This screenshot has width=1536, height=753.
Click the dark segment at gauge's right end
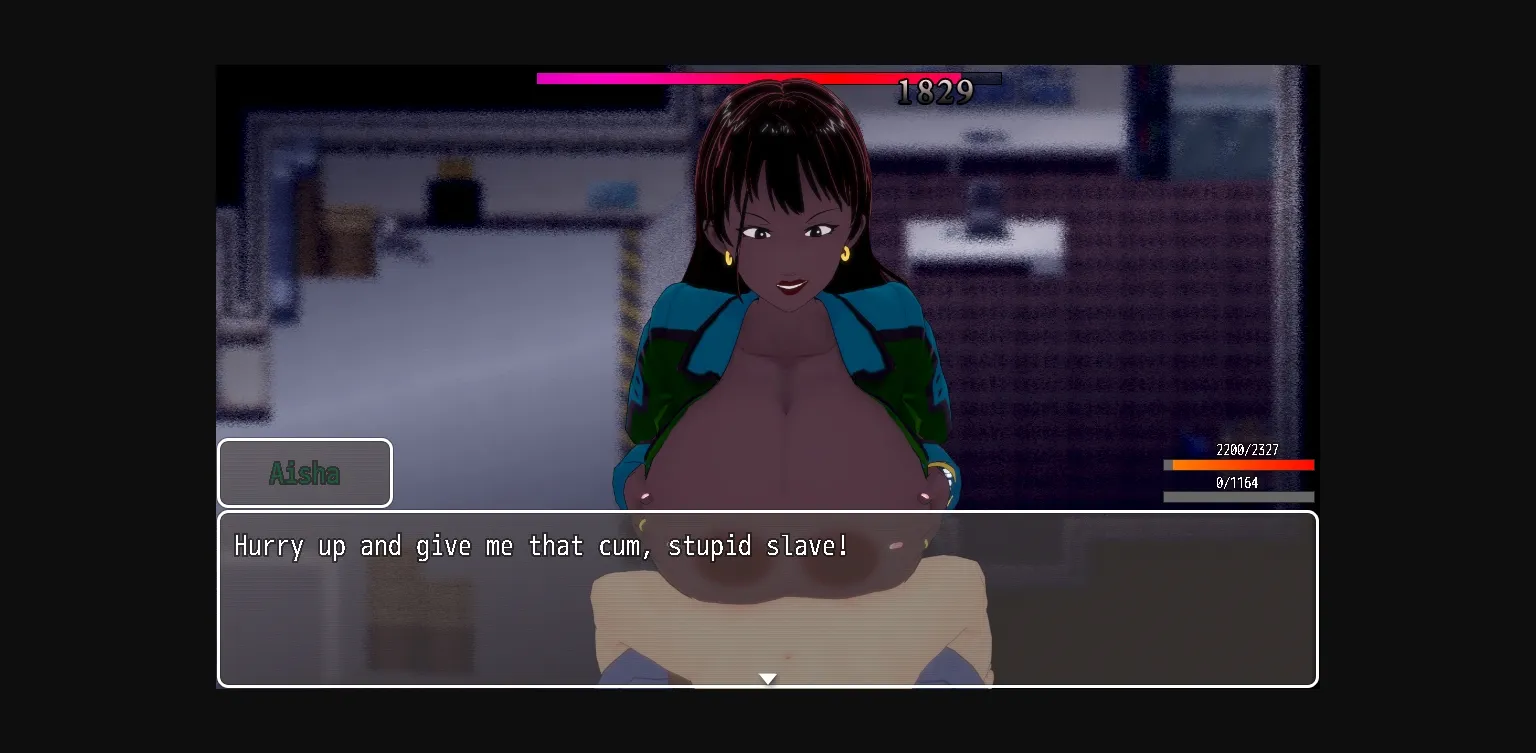pos(981,78)
